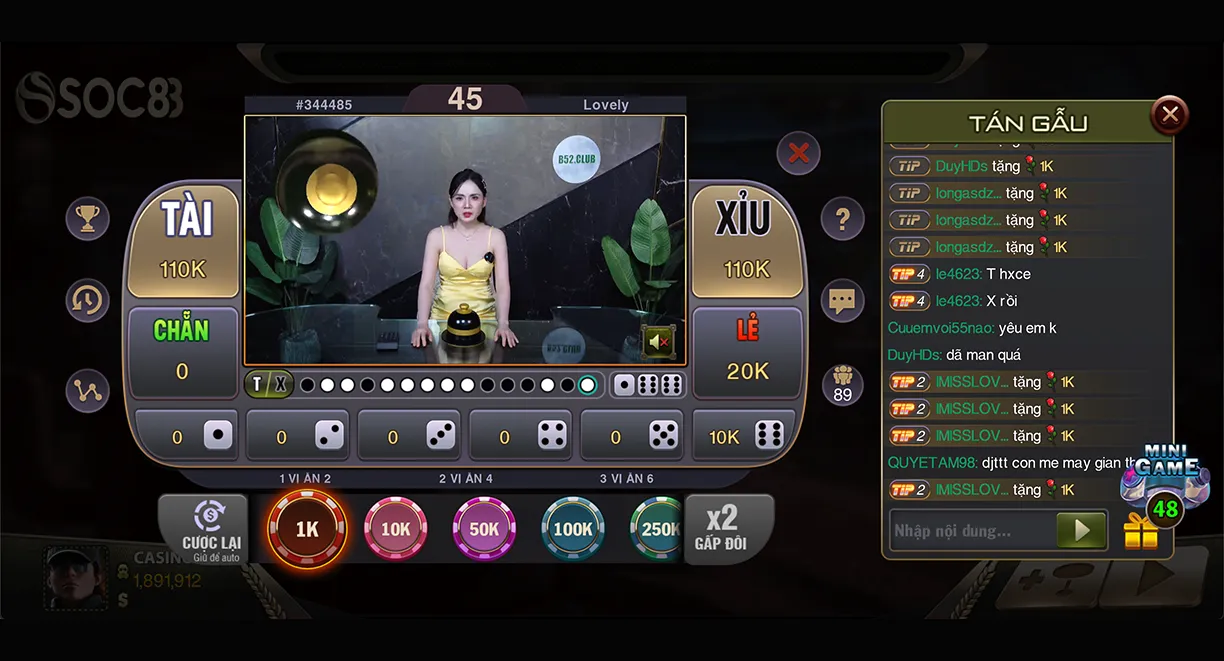
Task: Place a bet on CHẴN
Action: (x=182, y=350)
